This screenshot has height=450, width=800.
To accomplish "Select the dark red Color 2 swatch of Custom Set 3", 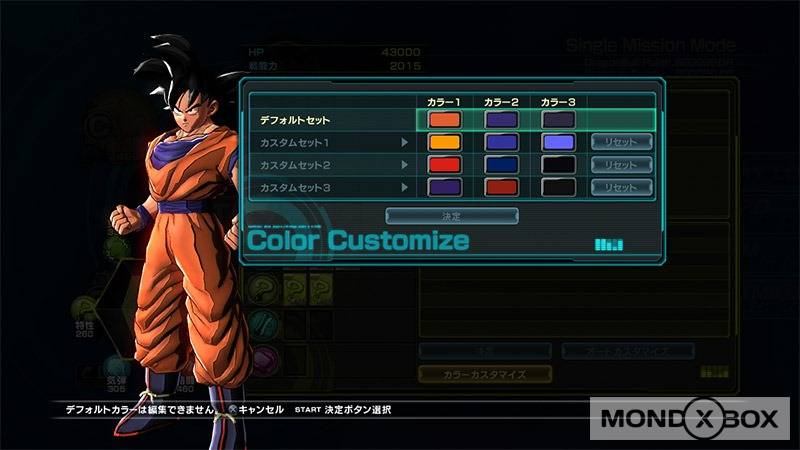I will [501, 187].
